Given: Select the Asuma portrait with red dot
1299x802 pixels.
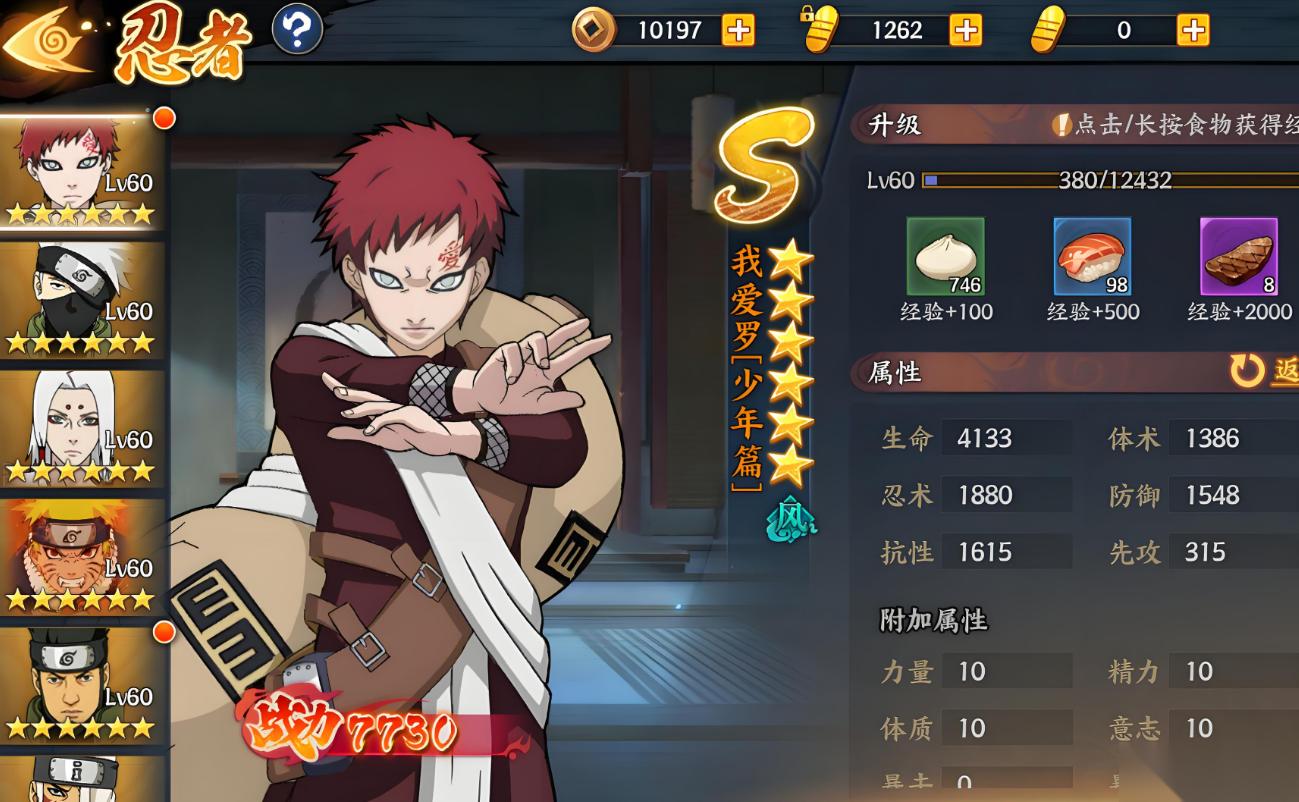Looking at the screenshot, I should tap(82, 684).
